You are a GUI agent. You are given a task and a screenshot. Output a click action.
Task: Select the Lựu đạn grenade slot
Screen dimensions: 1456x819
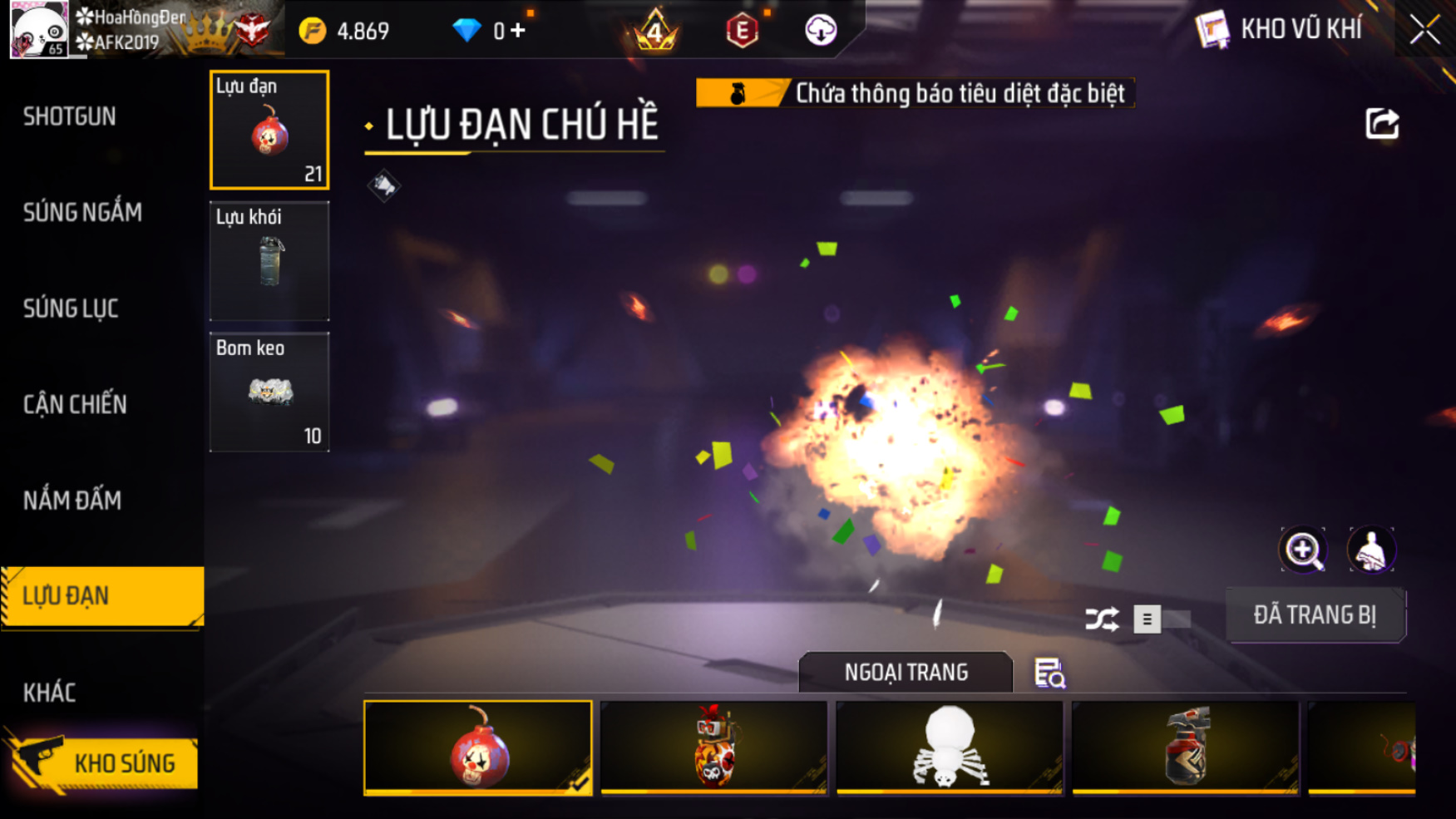(269, 130)
